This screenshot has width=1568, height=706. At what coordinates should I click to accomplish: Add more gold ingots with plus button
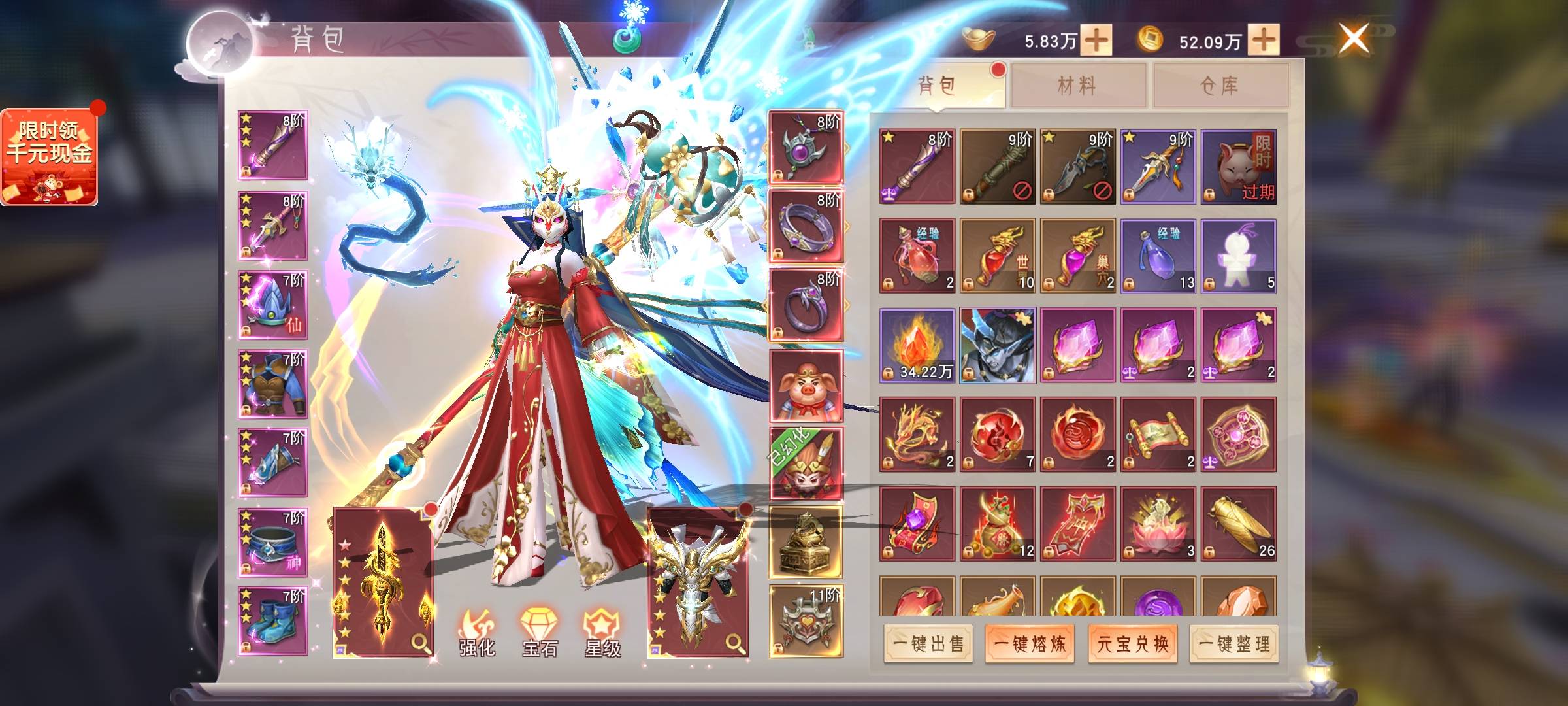pos(1096,41)
